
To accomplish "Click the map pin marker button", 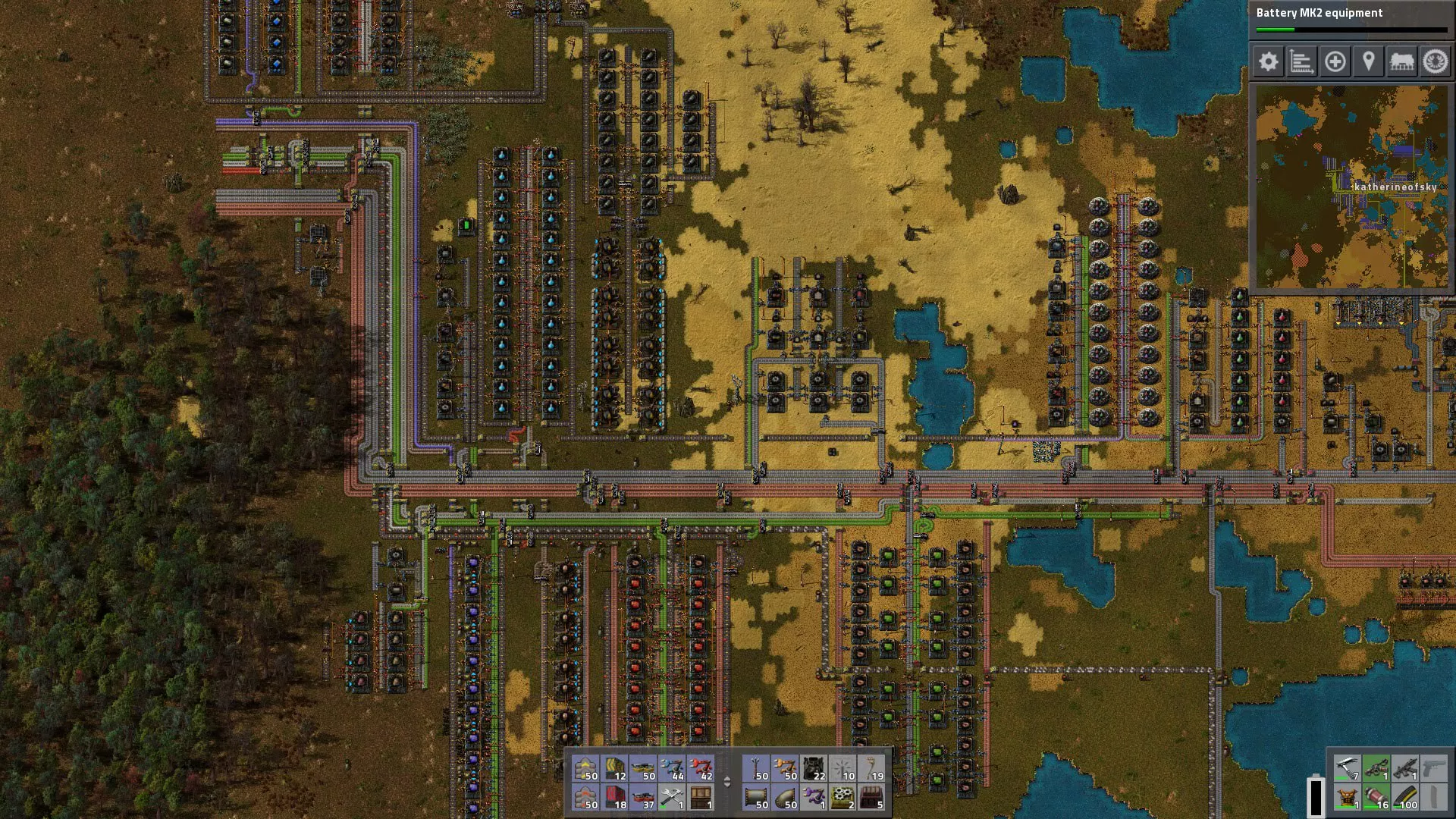I will [1368, 61].
